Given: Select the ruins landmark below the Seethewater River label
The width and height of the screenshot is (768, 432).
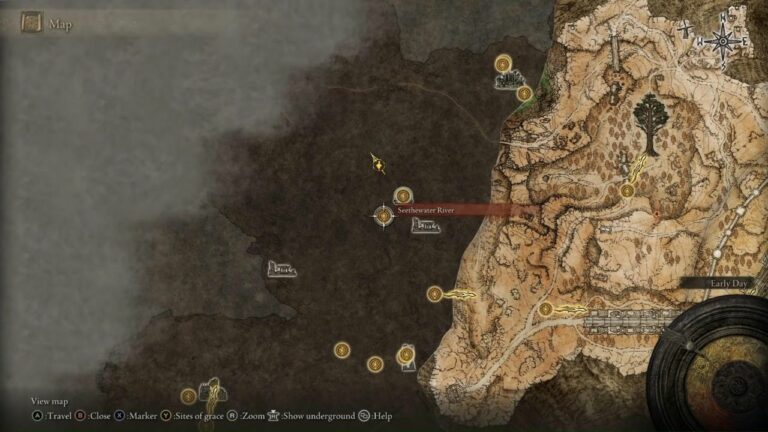Looking at the screenshot, I should pyautogui.click(x=425, y=226).
